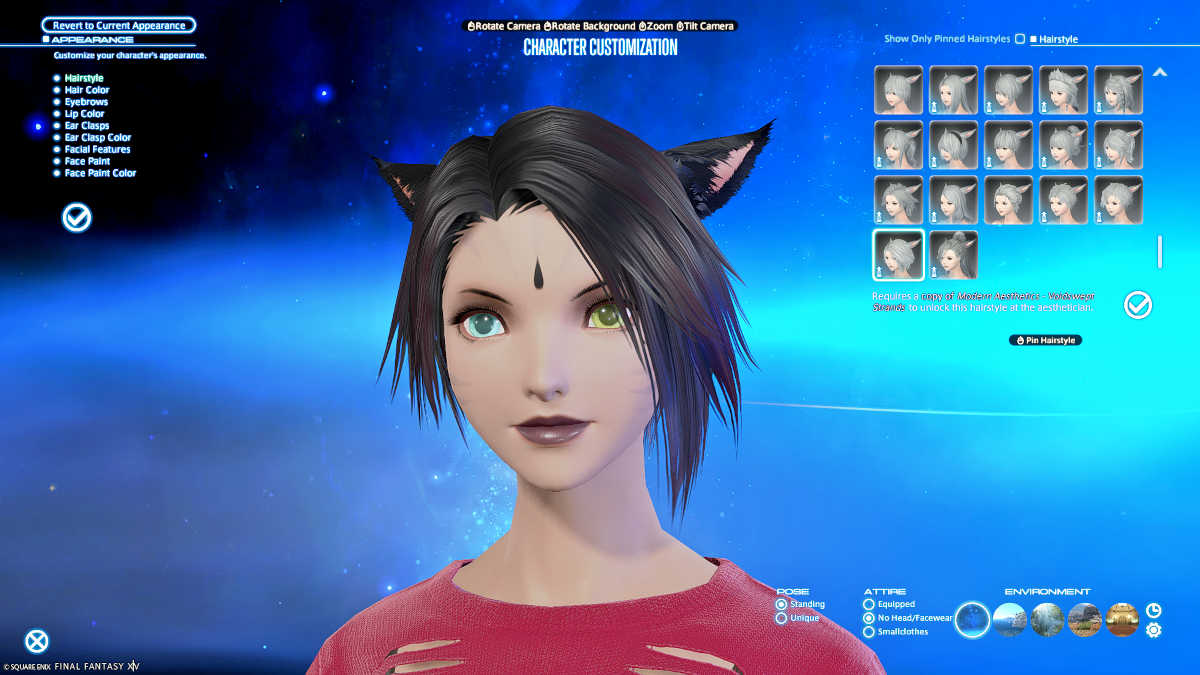Pick the waterfall forest environment
Image resolution: width=1200 pixels, height=675 pixels.
(1047, 619)
